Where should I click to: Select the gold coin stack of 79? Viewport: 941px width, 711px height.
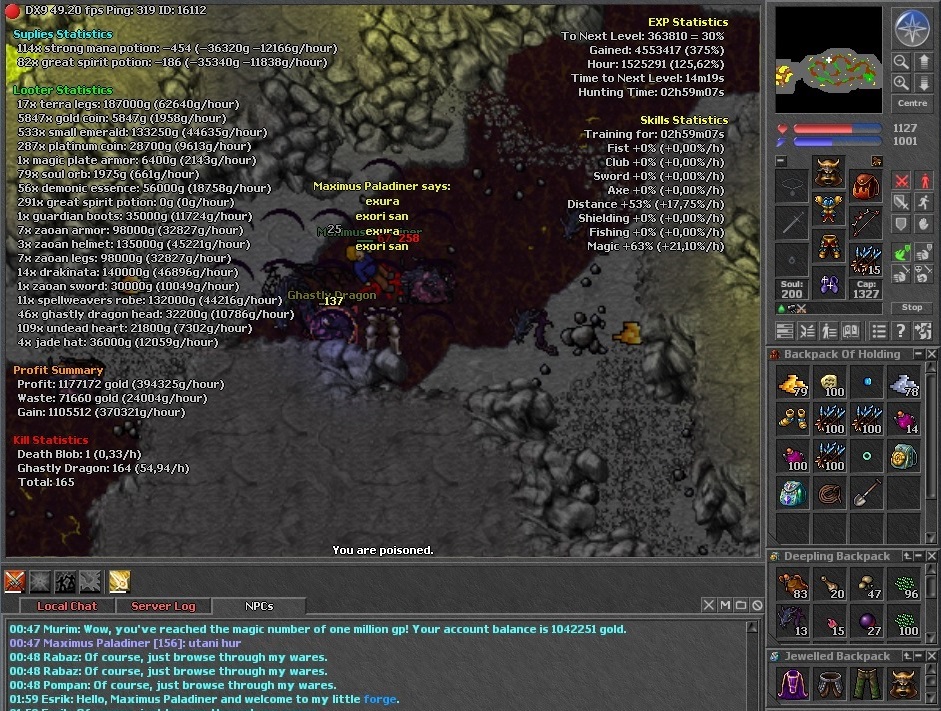tap(793, 382)
